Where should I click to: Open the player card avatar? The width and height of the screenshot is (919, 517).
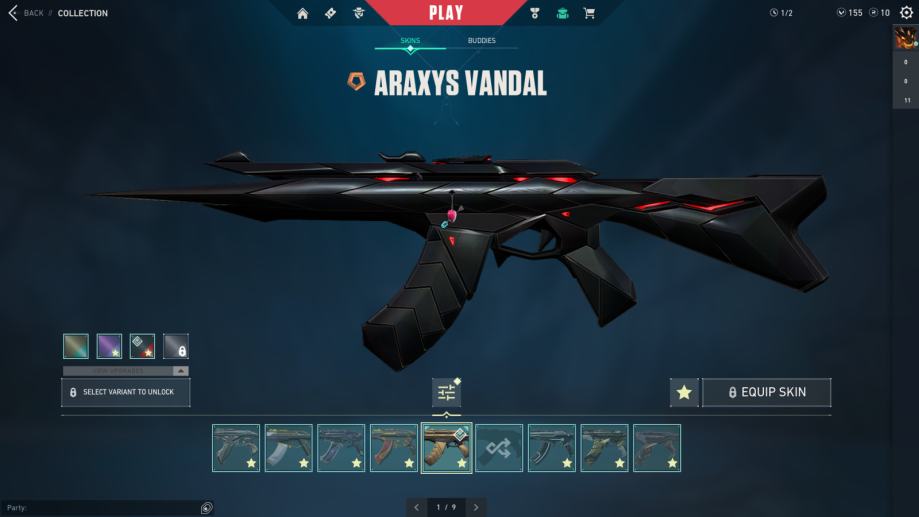point(906,39)
